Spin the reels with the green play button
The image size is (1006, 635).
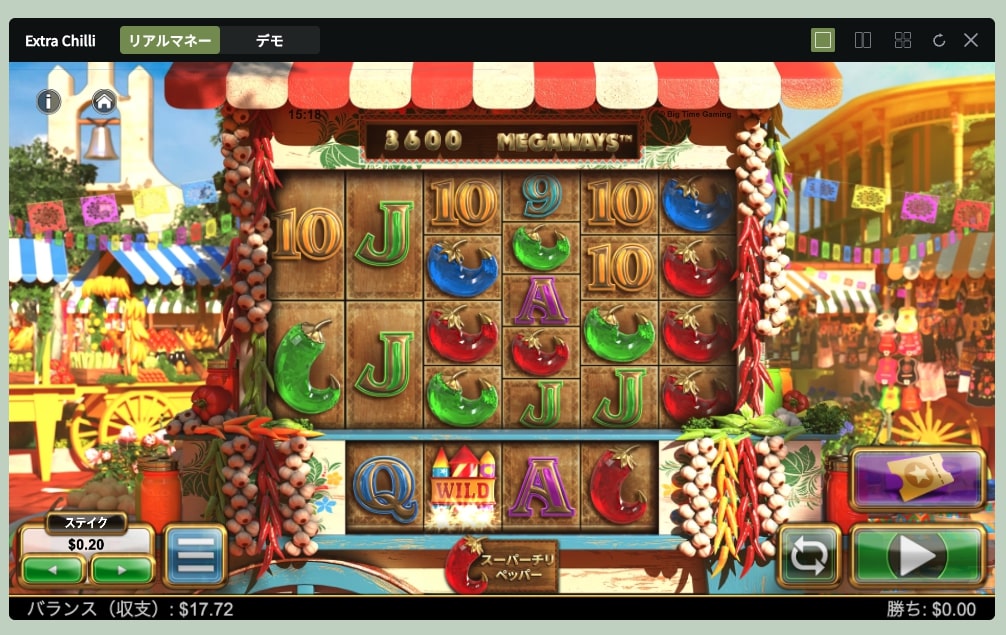click(917, 556)
